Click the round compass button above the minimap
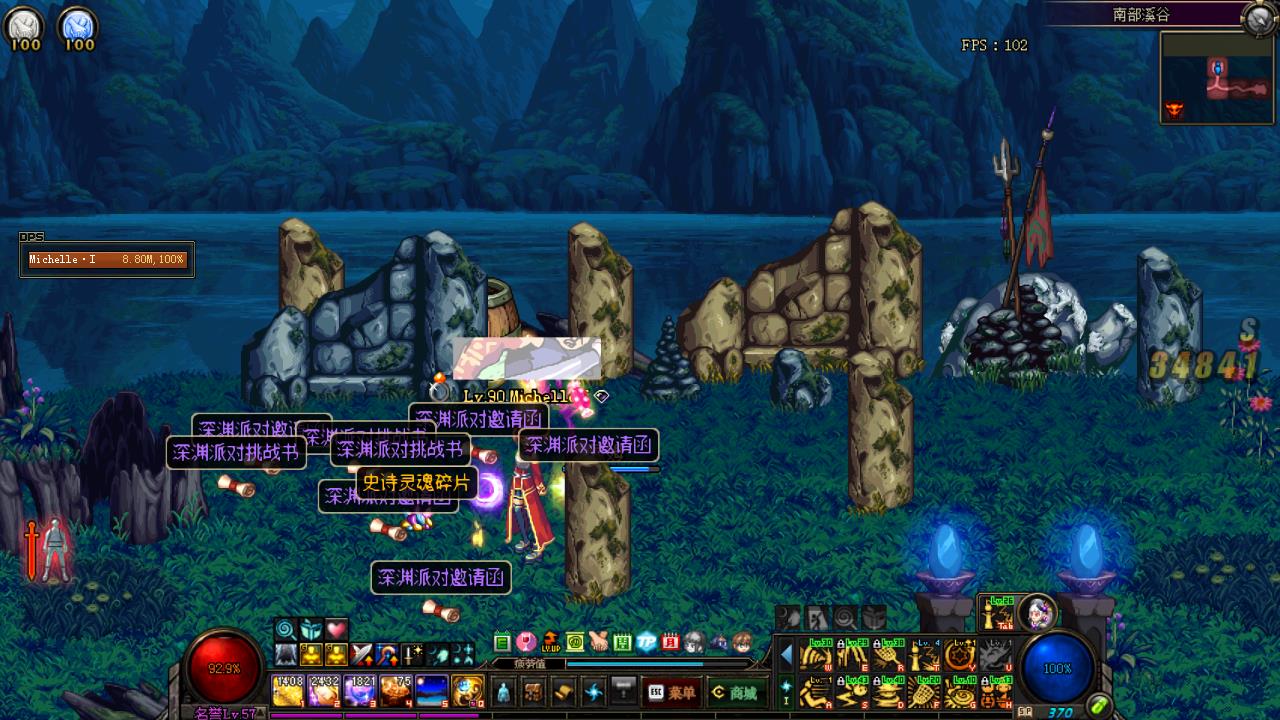Viewport: 1280px width, 720px height. click(1257, 17)
